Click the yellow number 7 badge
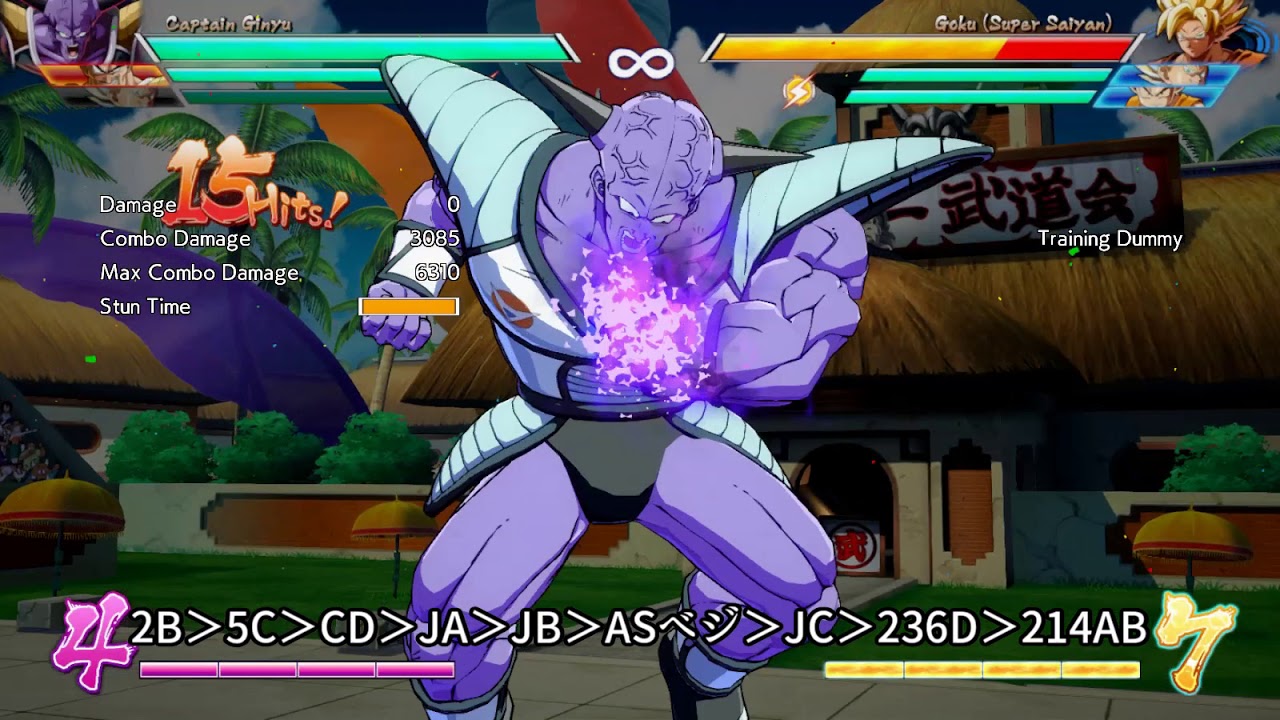The width and height of the screenshot is (1280, 720). pyautogui.click(x=1192, y=630)
